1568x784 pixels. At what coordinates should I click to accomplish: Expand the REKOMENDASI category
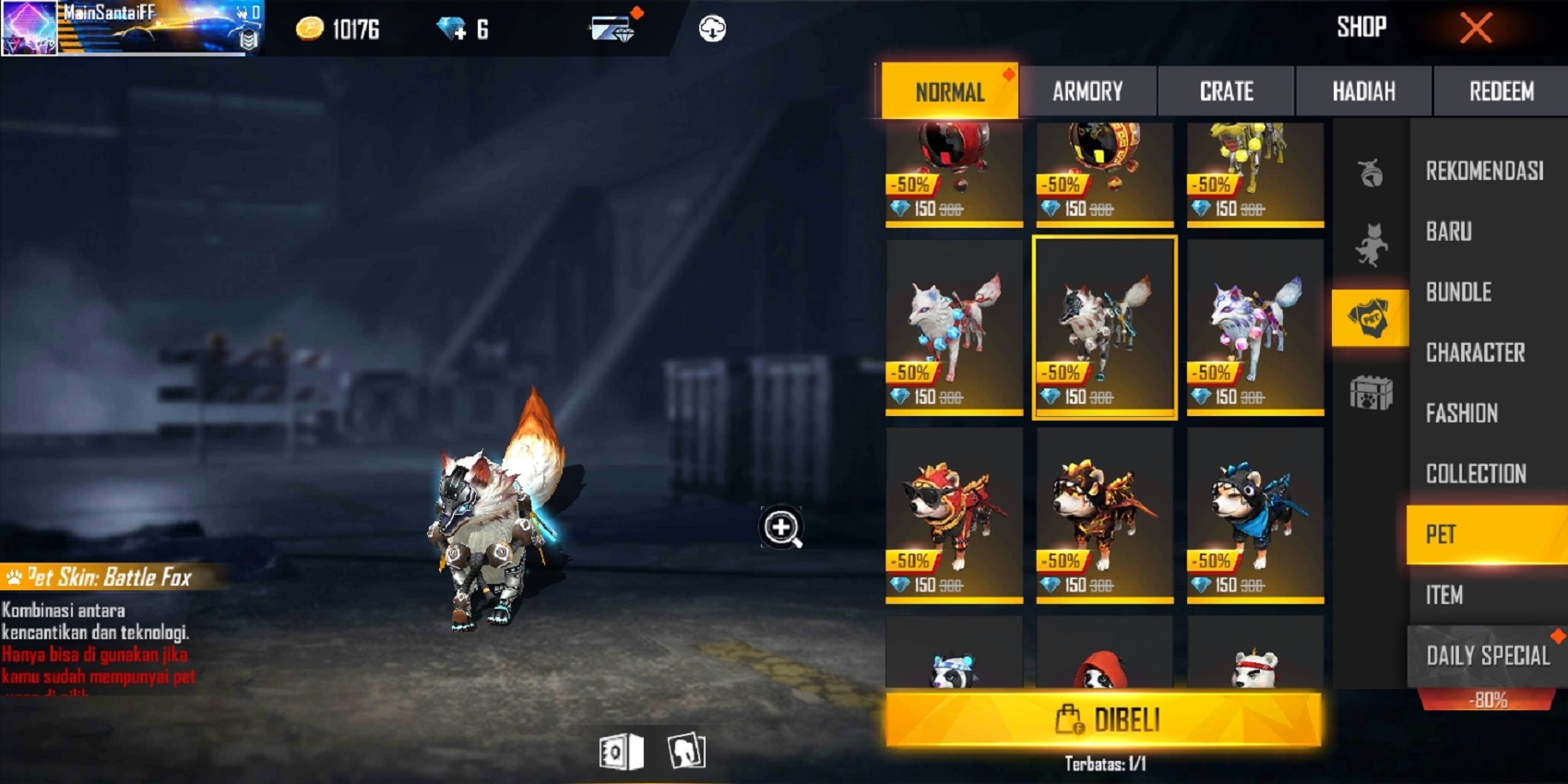1485,172
